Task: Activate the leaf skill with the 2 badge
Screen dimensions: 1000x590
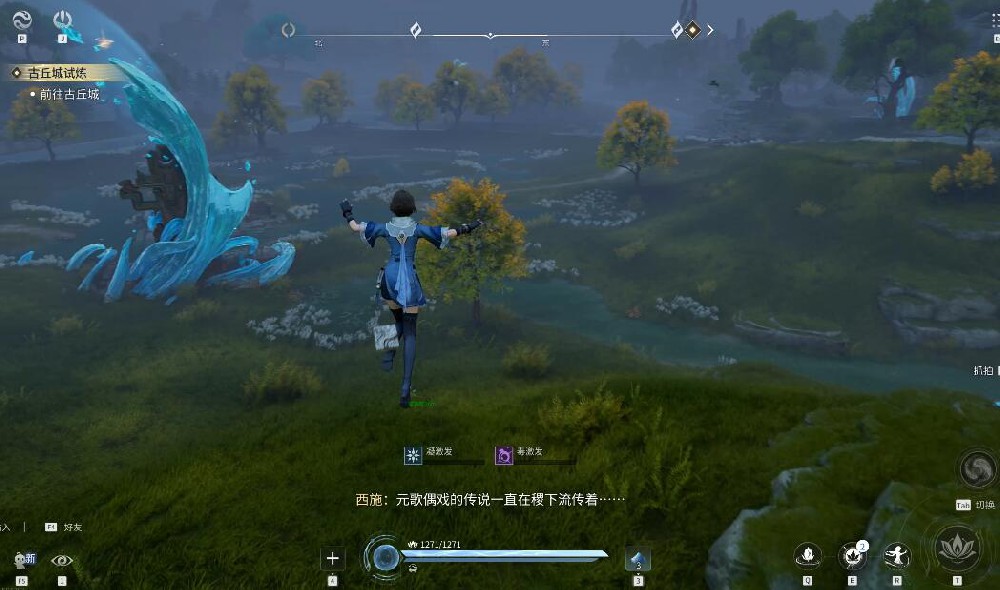Action: (852, 555)
